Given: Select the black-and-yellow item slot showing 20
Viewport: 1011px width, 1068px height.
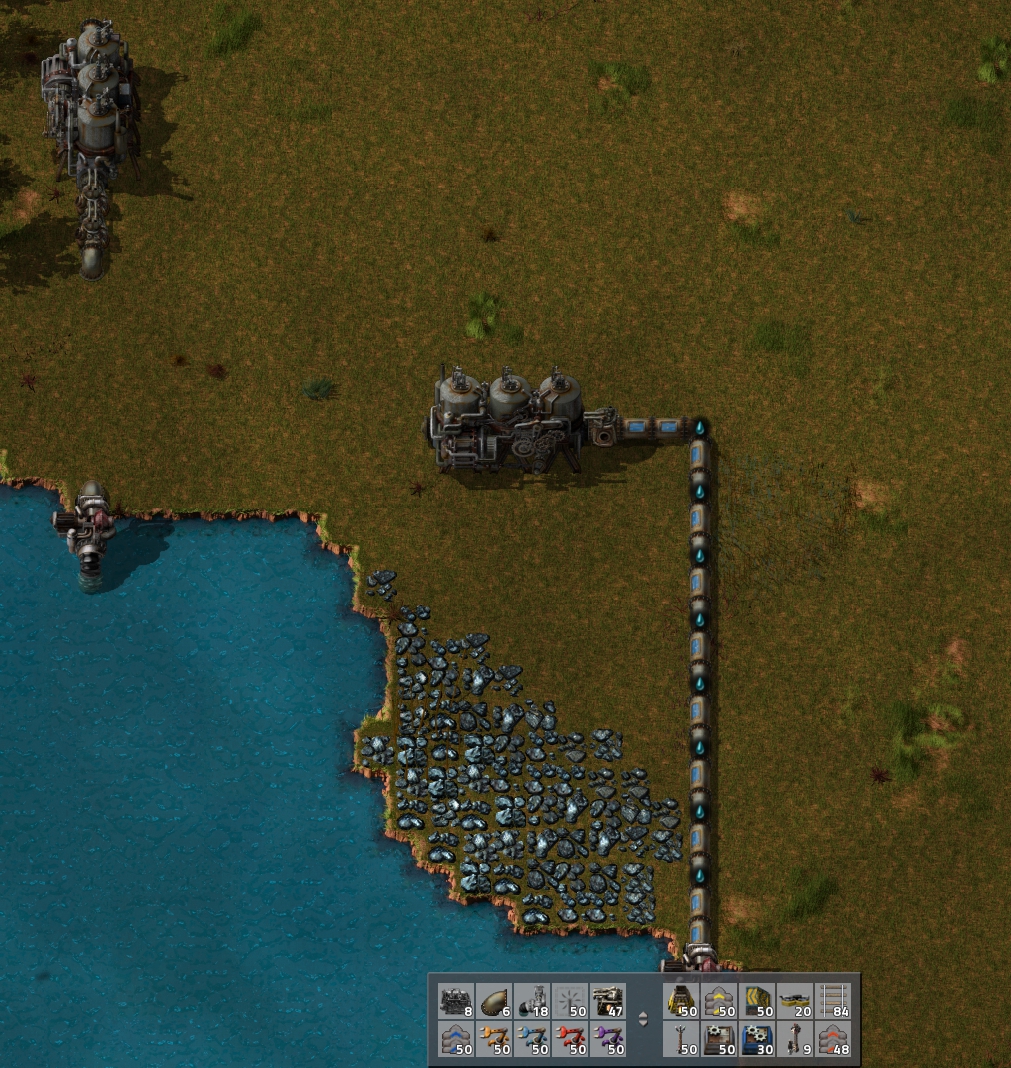Looking at the screenshot, I should click(795, 1000).
